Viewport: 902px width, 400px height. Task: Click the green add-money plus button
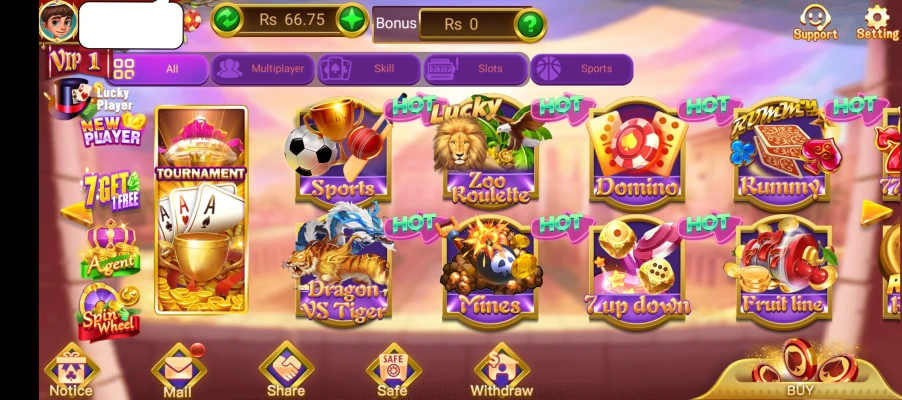coord(351,20)
